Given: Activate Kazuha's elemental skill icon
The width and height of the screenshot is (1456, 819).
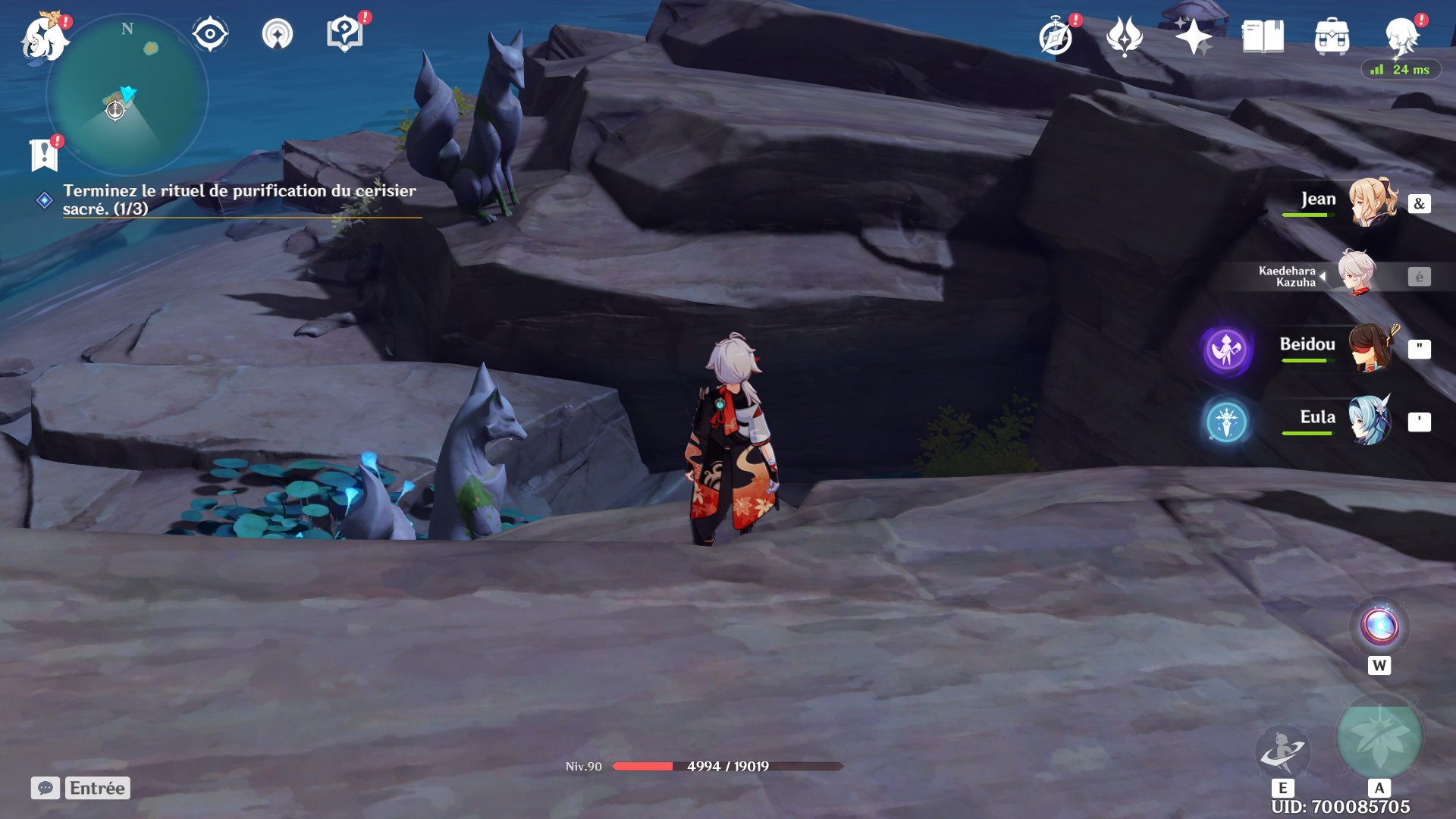Looking at the screenshot, I should pos(1282,750).
